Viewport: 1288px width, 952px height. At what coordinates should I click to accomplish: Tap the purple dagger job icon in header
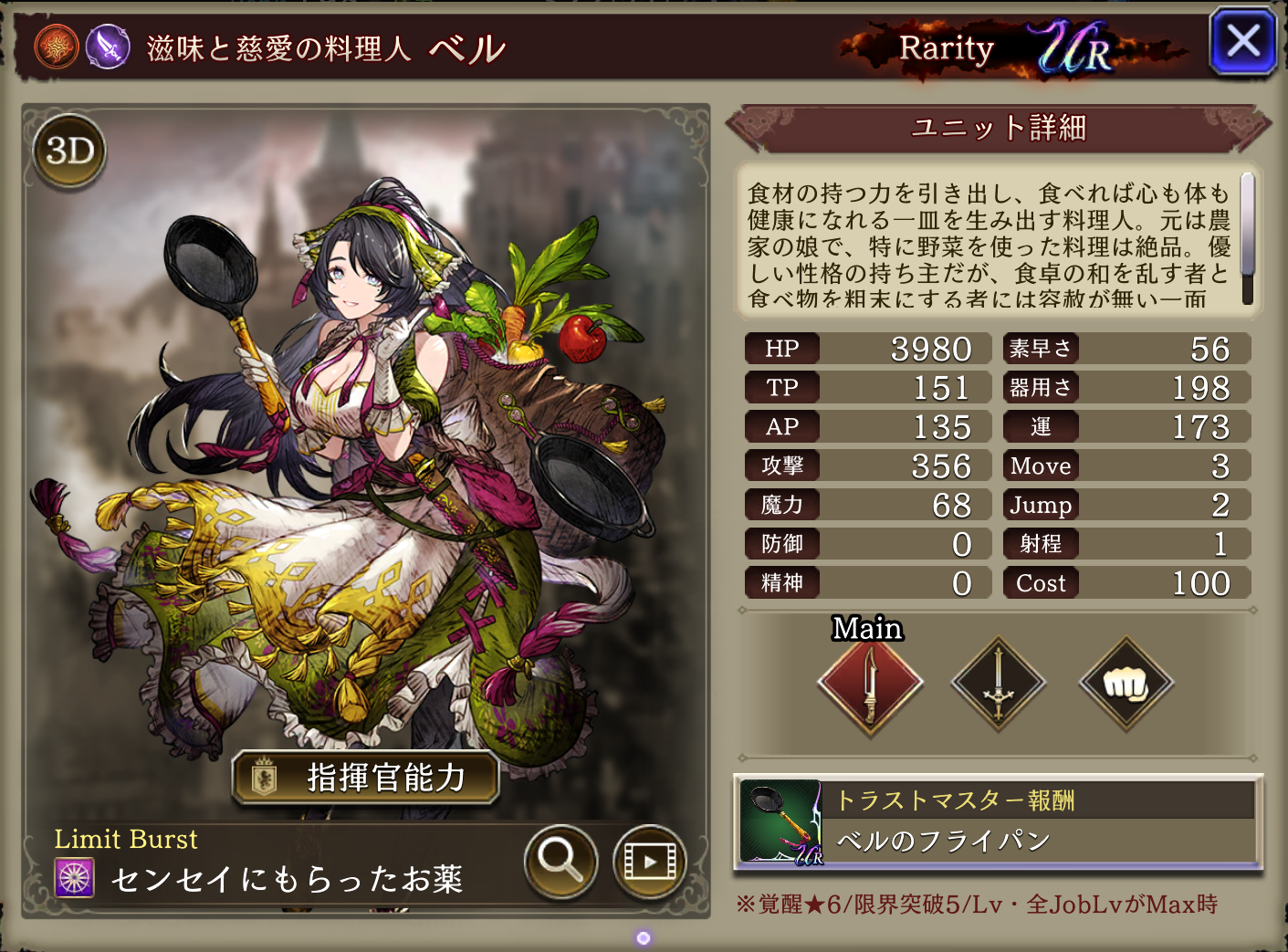click(108, 47)
